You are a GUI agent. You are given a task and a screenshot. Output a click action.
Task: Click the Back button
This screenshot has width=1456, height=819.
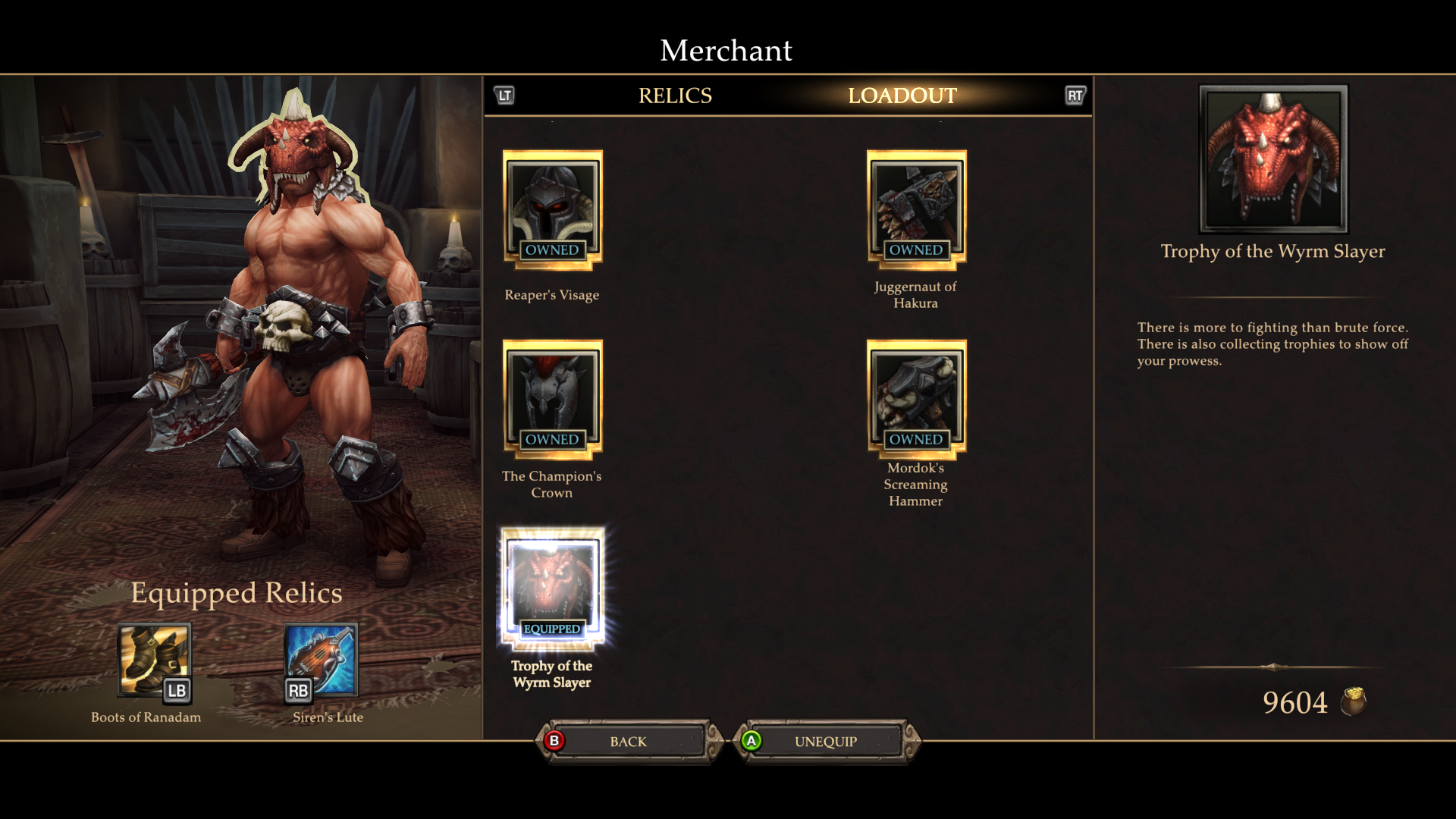[x=629, y=742]
